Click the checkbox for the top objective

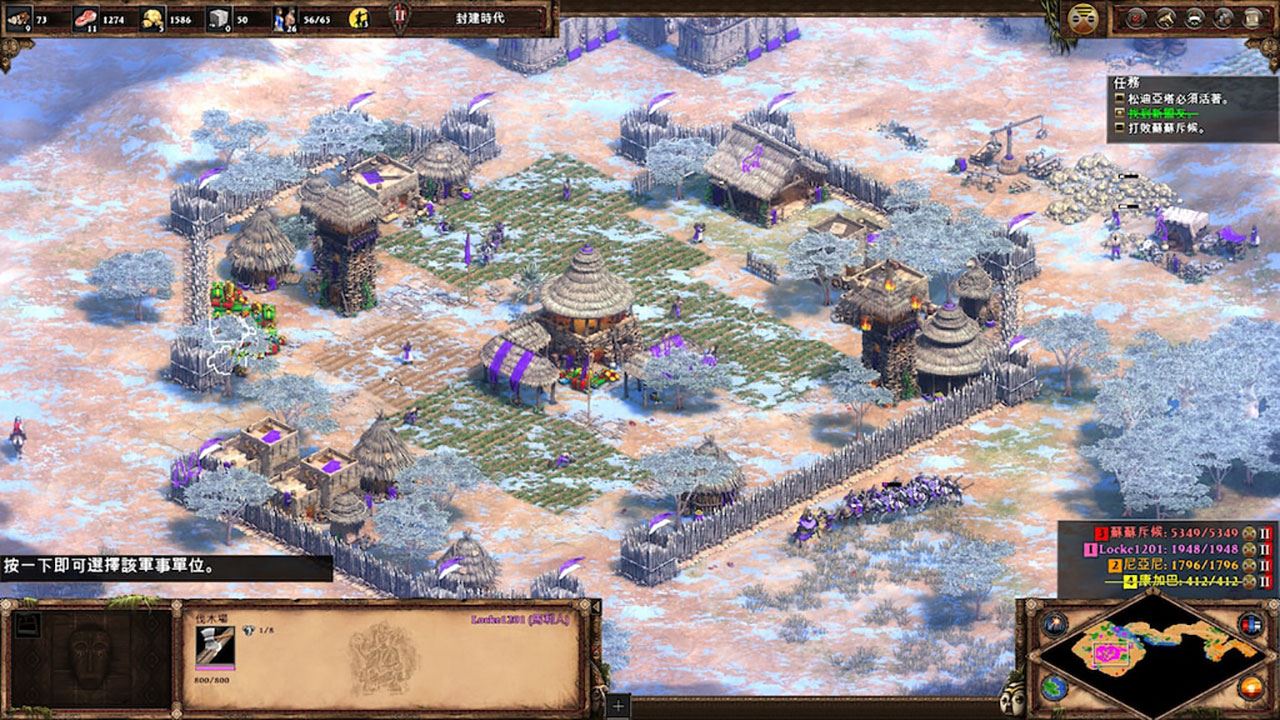(1120, 99)
